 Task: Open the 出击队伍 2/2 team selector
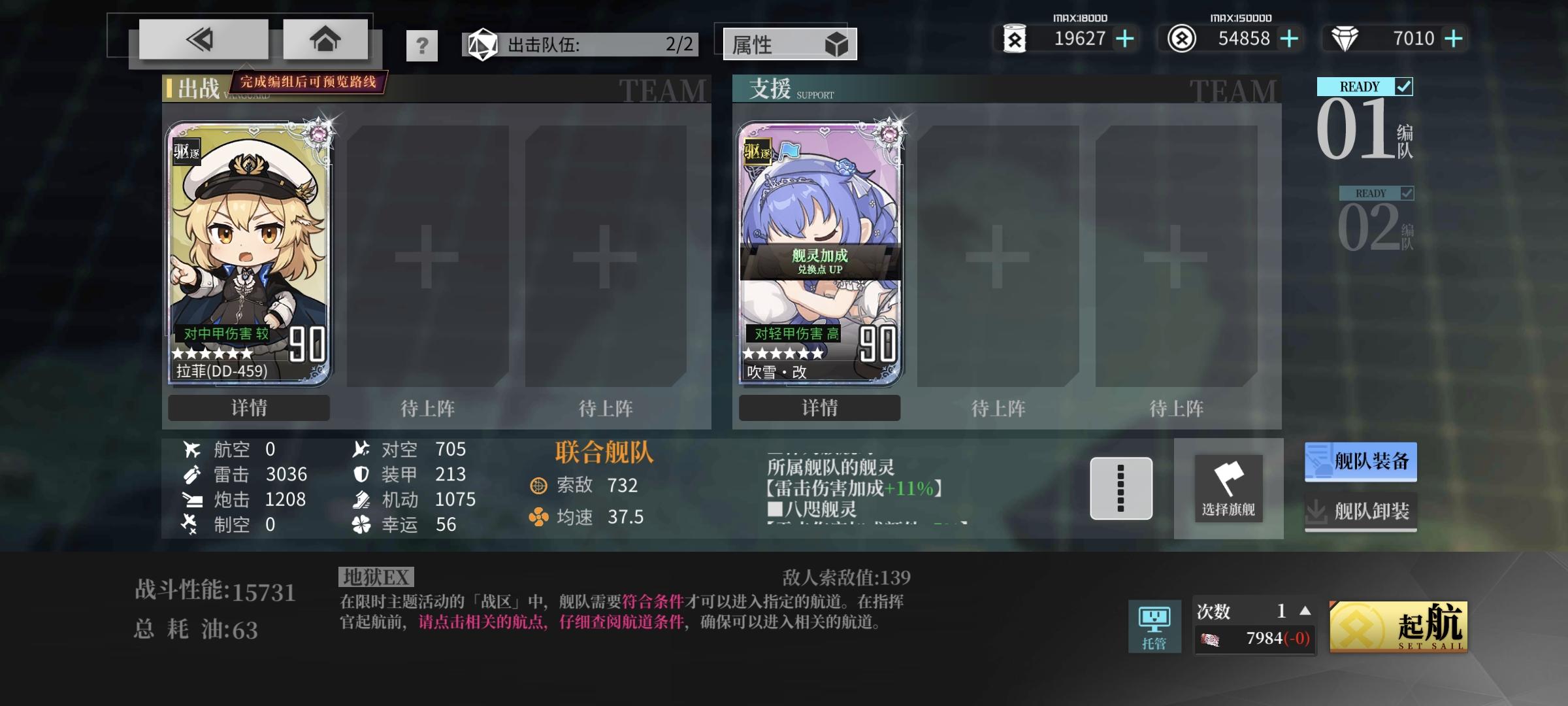(581, 44)
